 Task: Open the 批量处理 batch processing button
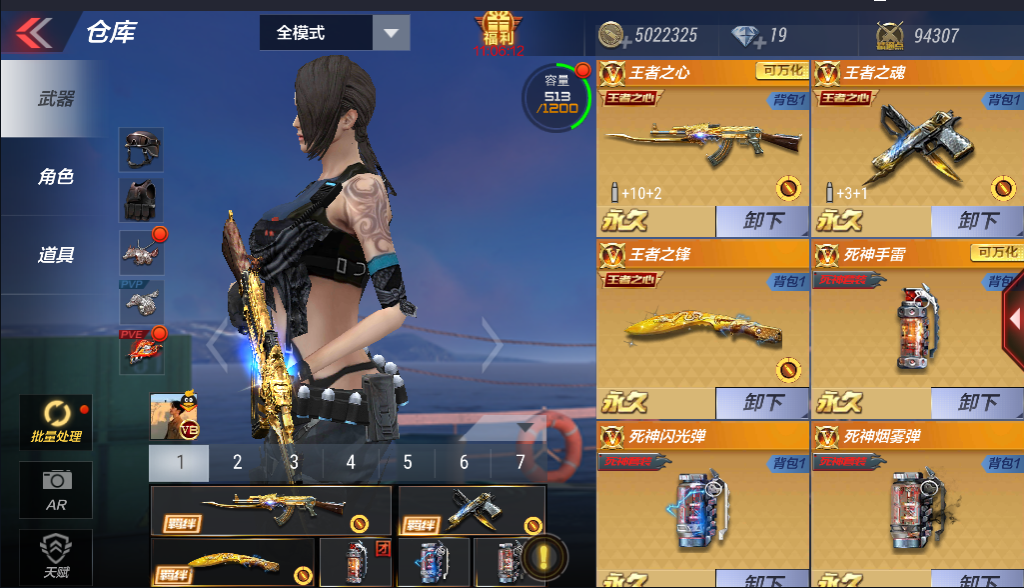pyautogui.click(x=56, y=423)
